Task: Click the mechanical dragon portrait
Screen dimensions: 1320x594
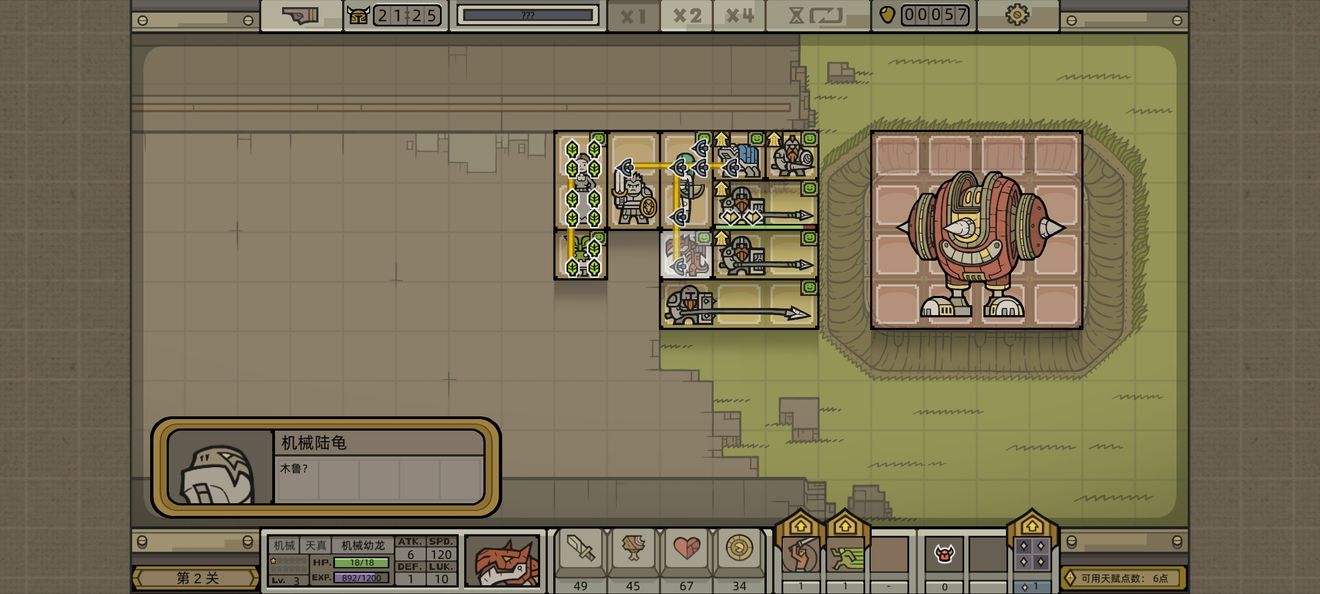Action: (x=502, y=561)
